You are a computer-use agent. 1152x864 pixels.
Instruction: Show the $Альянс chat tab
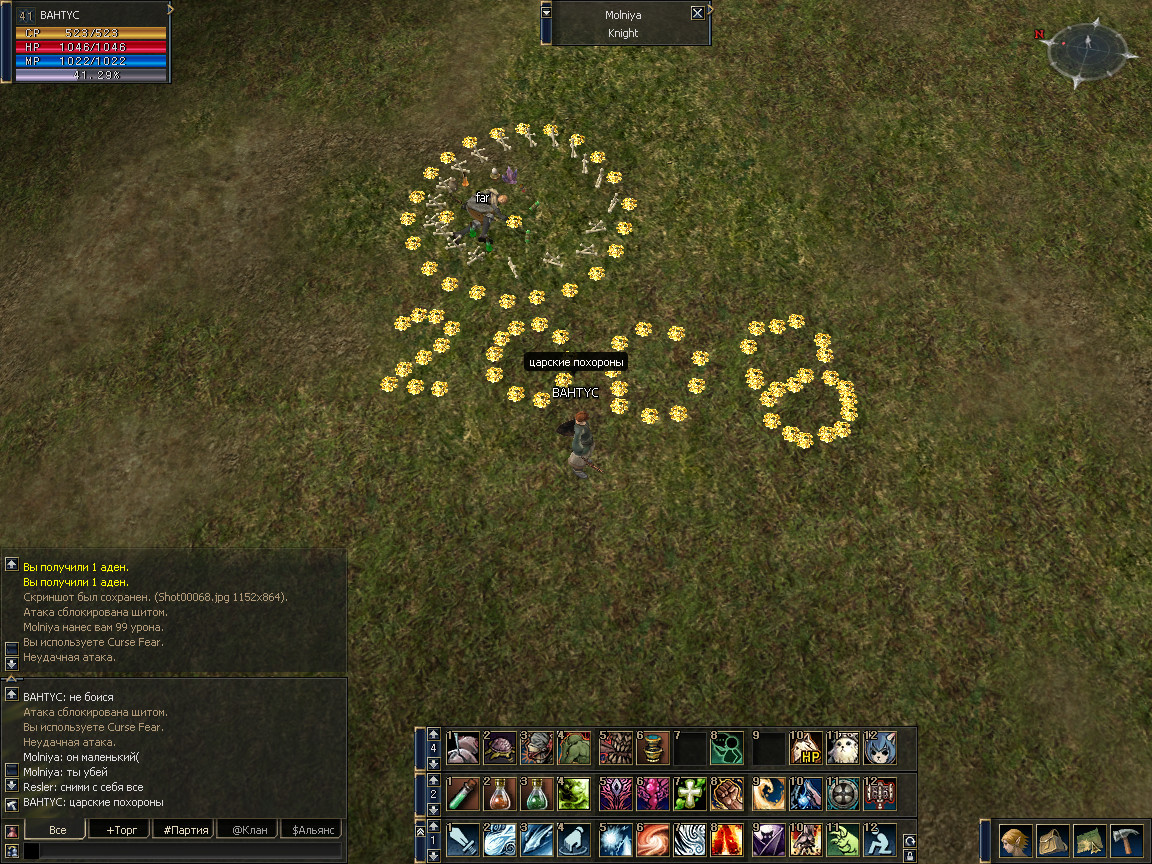tap(311, 830)
